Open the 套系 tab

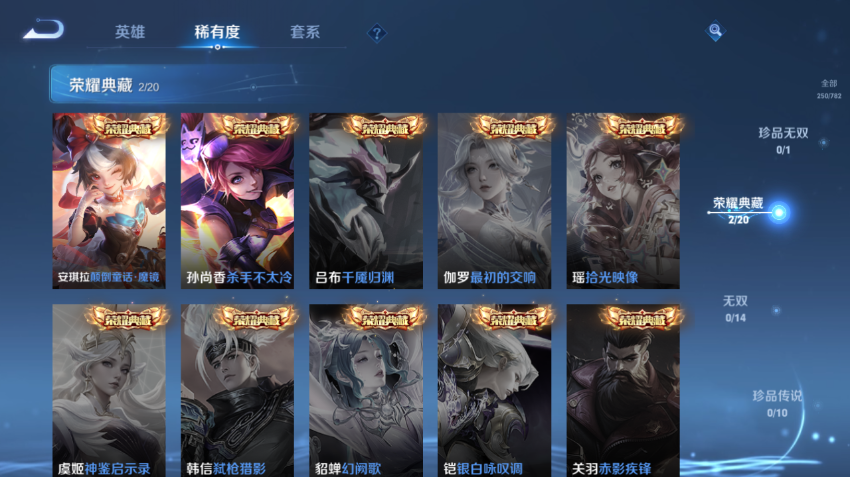pos(304,32)
